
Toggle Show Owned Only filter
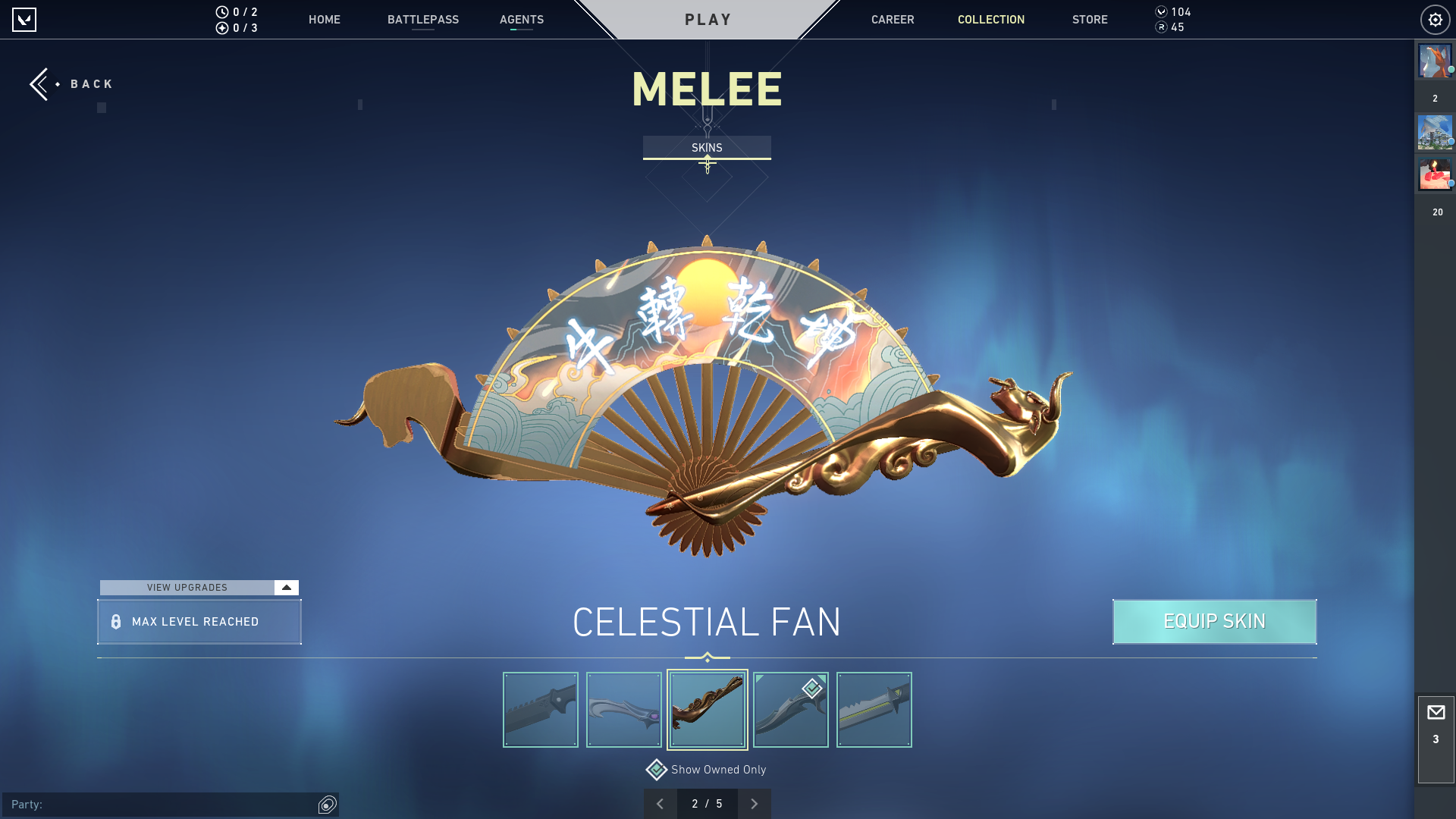[657, 770]
